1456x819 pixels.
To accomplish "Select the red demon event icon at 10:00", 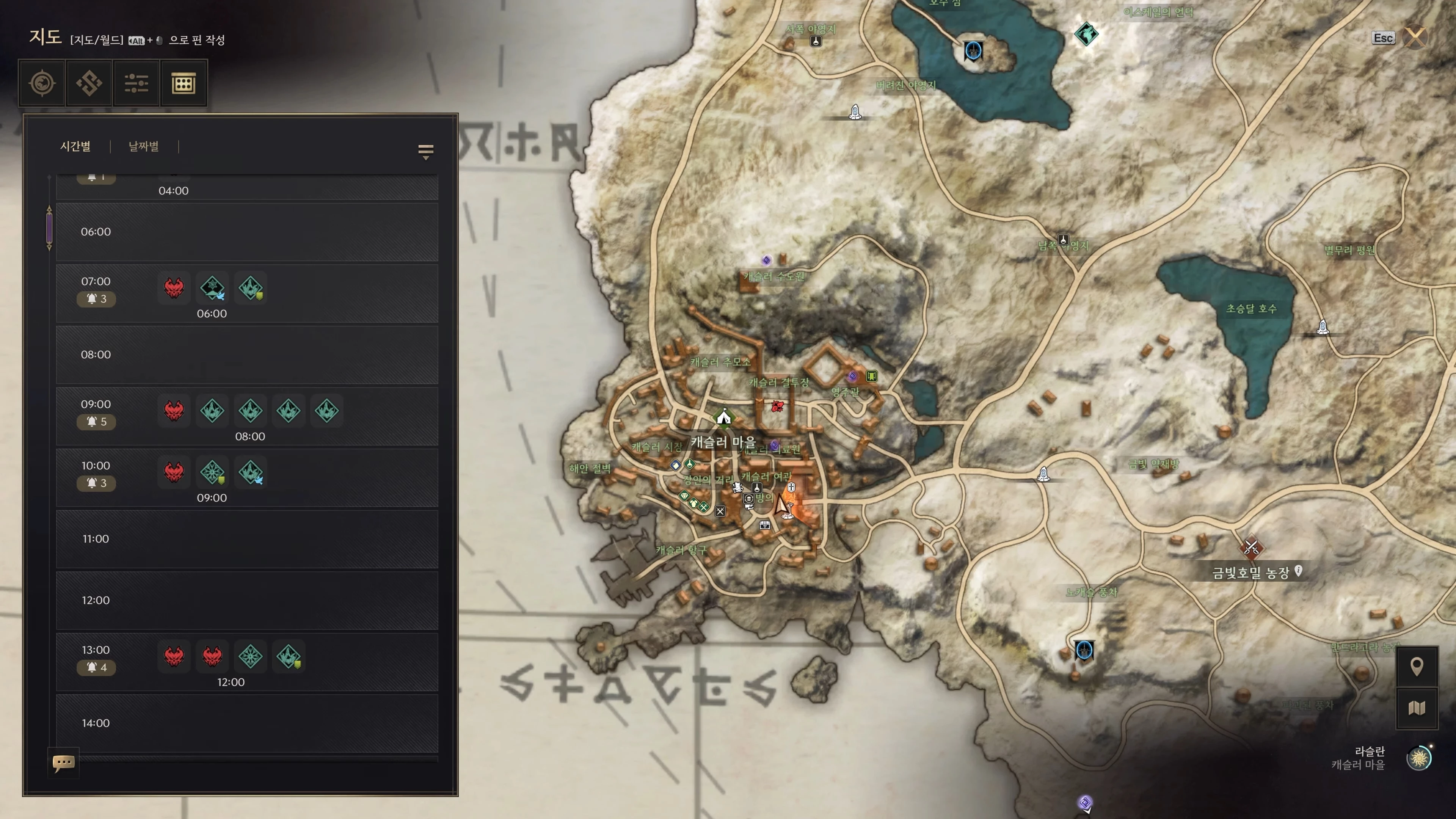I will [x=174, y=472].
